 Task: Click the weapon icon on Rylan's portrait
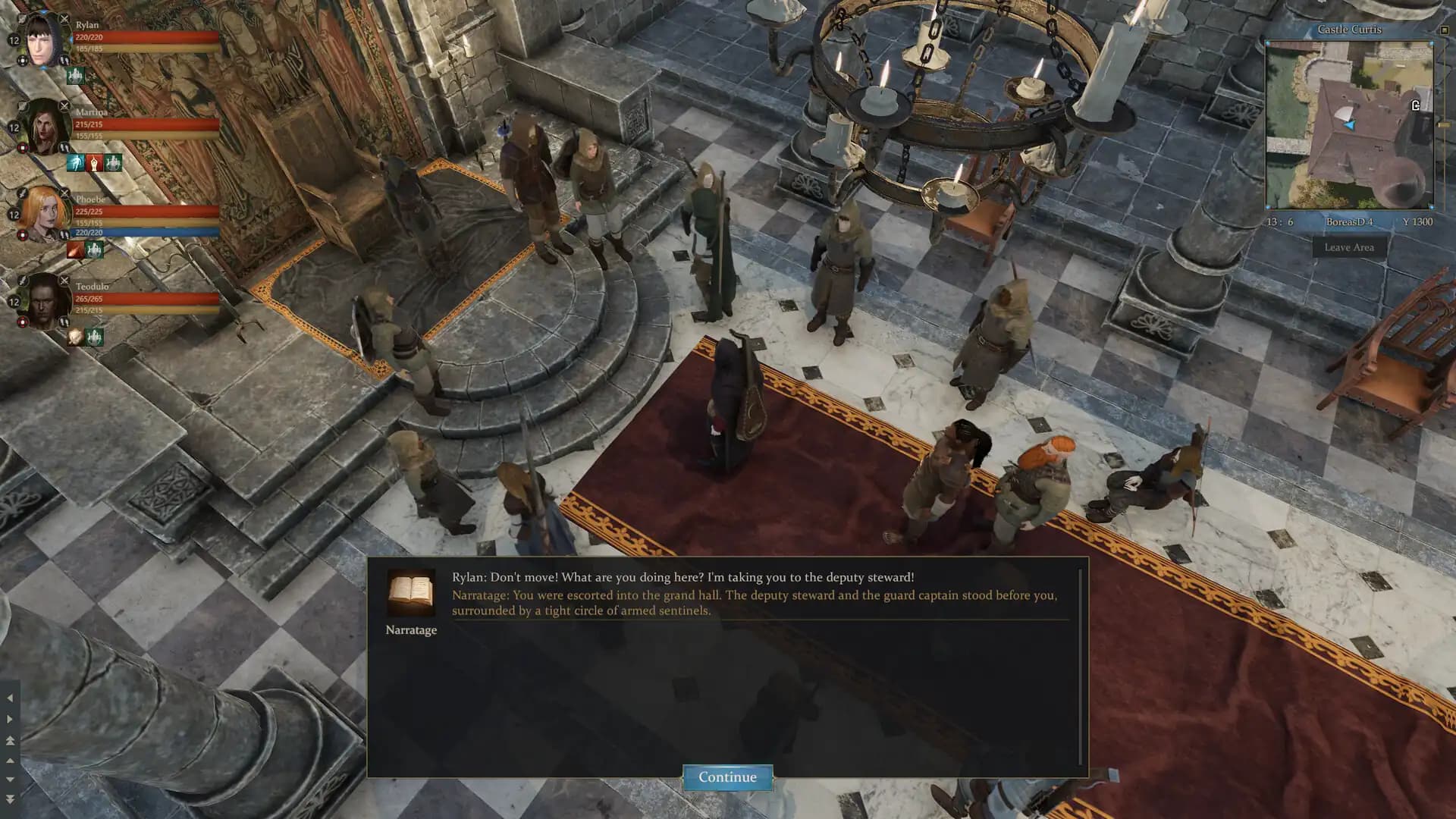point(64,20)
